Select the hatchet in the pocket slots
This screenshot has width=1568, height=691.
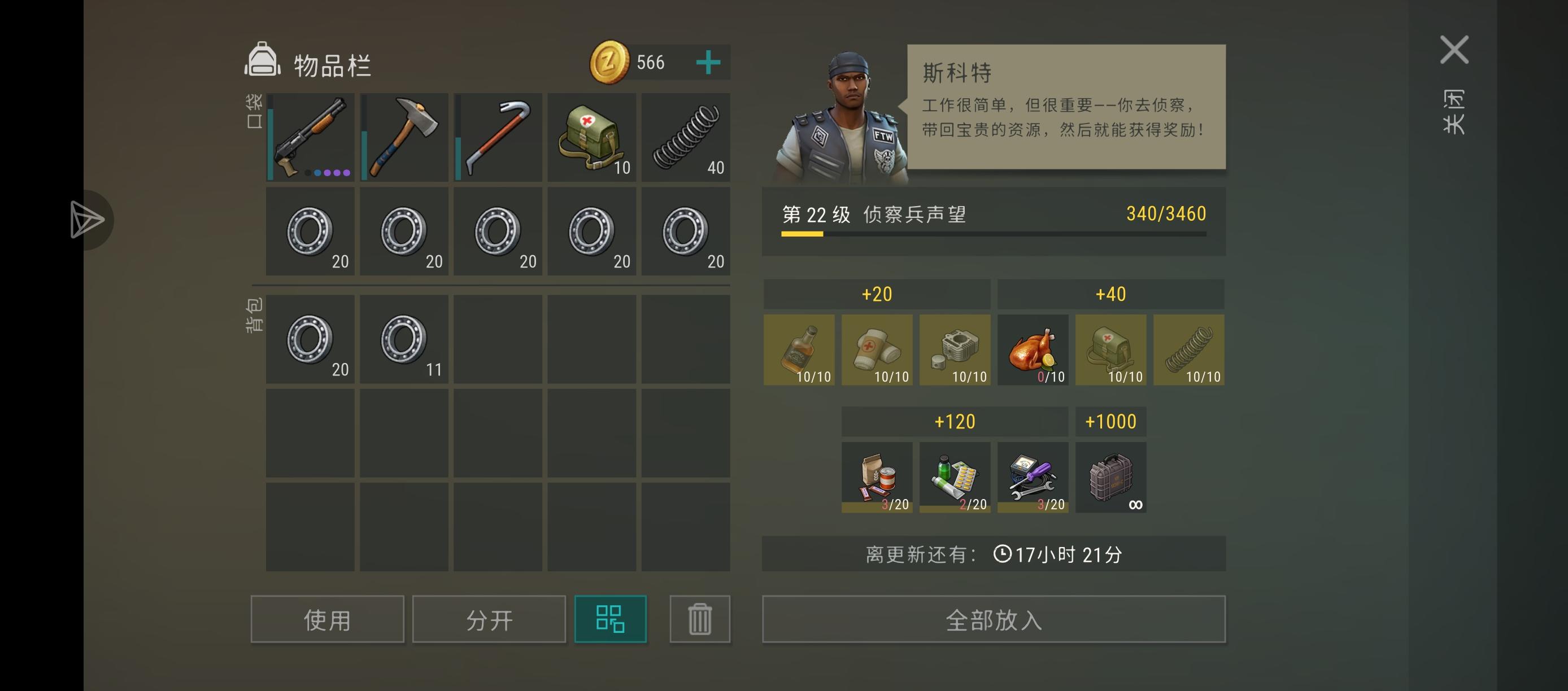tap(404, 137)
